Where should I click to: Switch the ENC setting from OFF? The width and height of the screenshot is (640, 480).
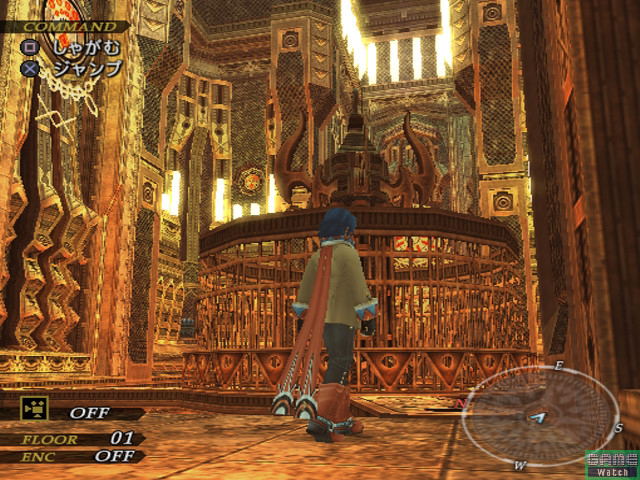pos(113,456)
